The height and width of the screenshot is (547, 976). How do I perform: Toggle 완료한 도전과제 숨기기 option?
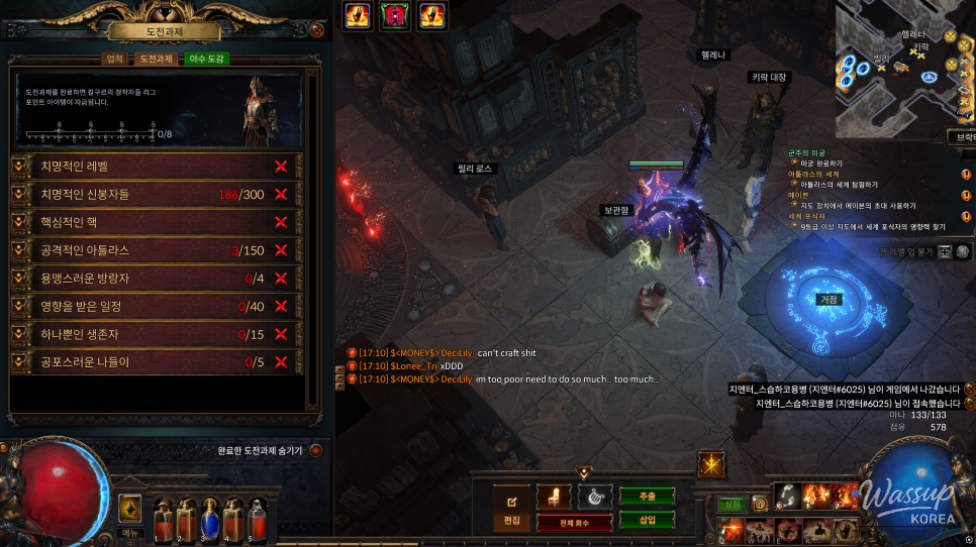pyautogui.click(x=316, y=451)
